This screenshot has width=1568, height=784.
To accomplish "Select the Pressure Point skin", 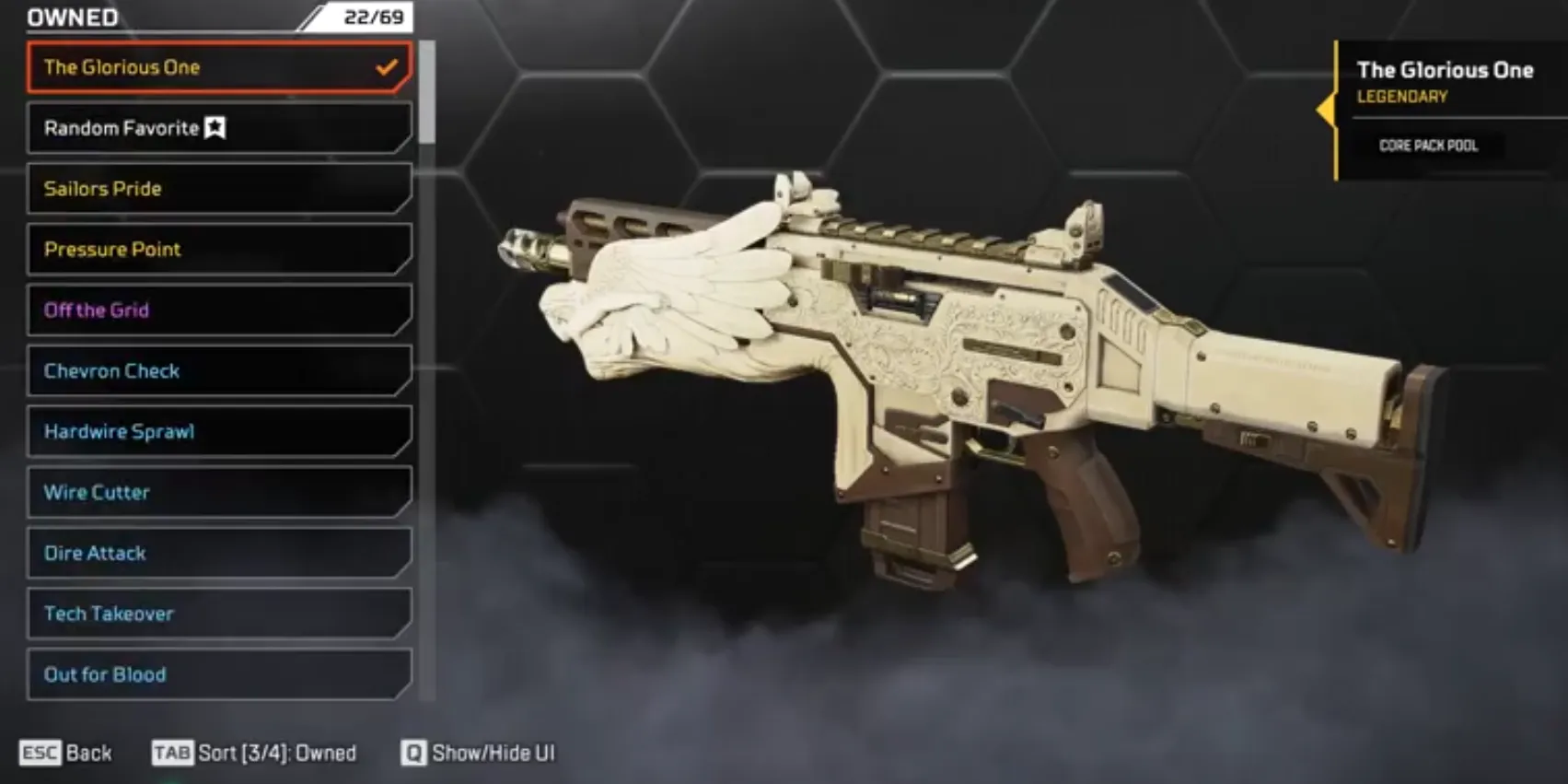I will pyautogui.click(x=218, y=250).
